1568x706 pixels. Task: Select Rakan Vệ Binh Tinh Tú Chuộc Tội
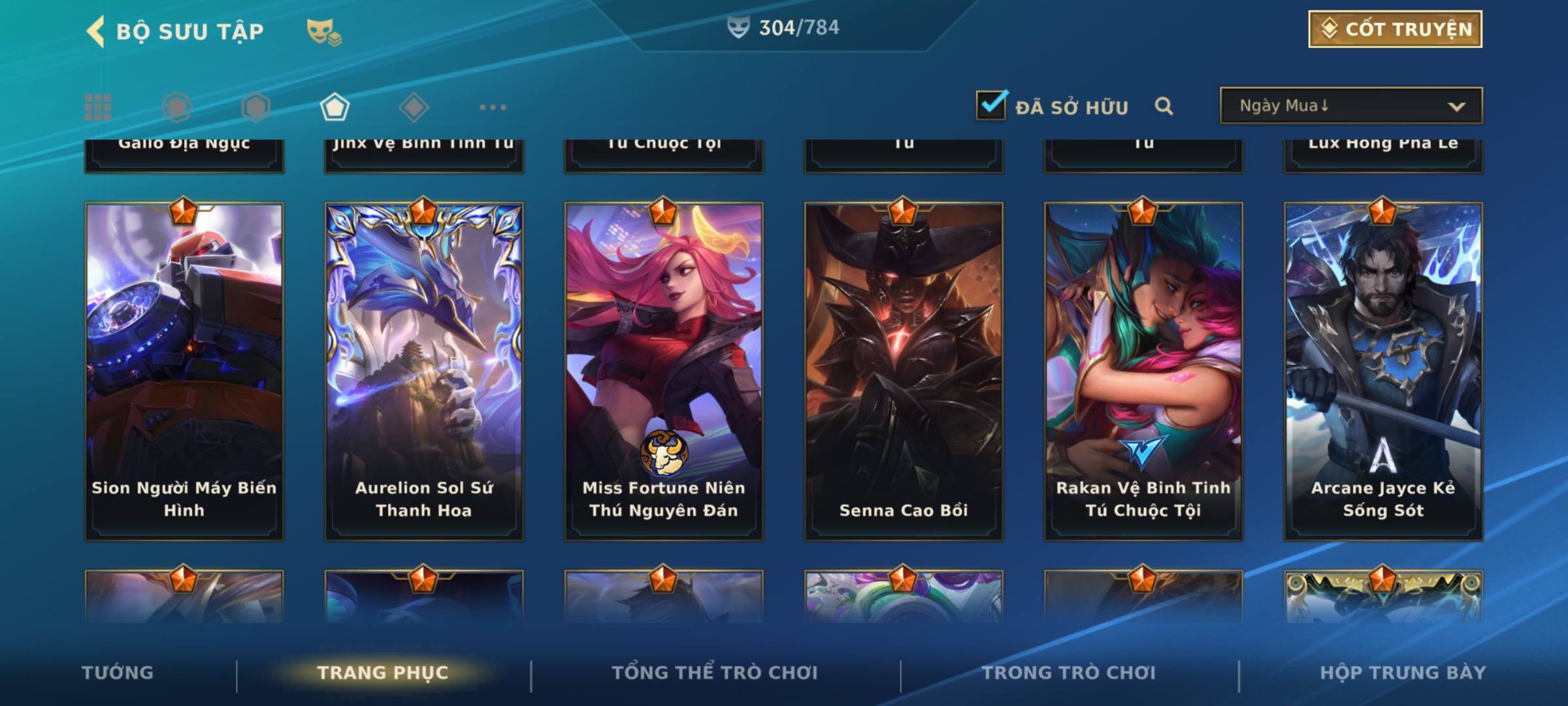[x=1143, y=371]
